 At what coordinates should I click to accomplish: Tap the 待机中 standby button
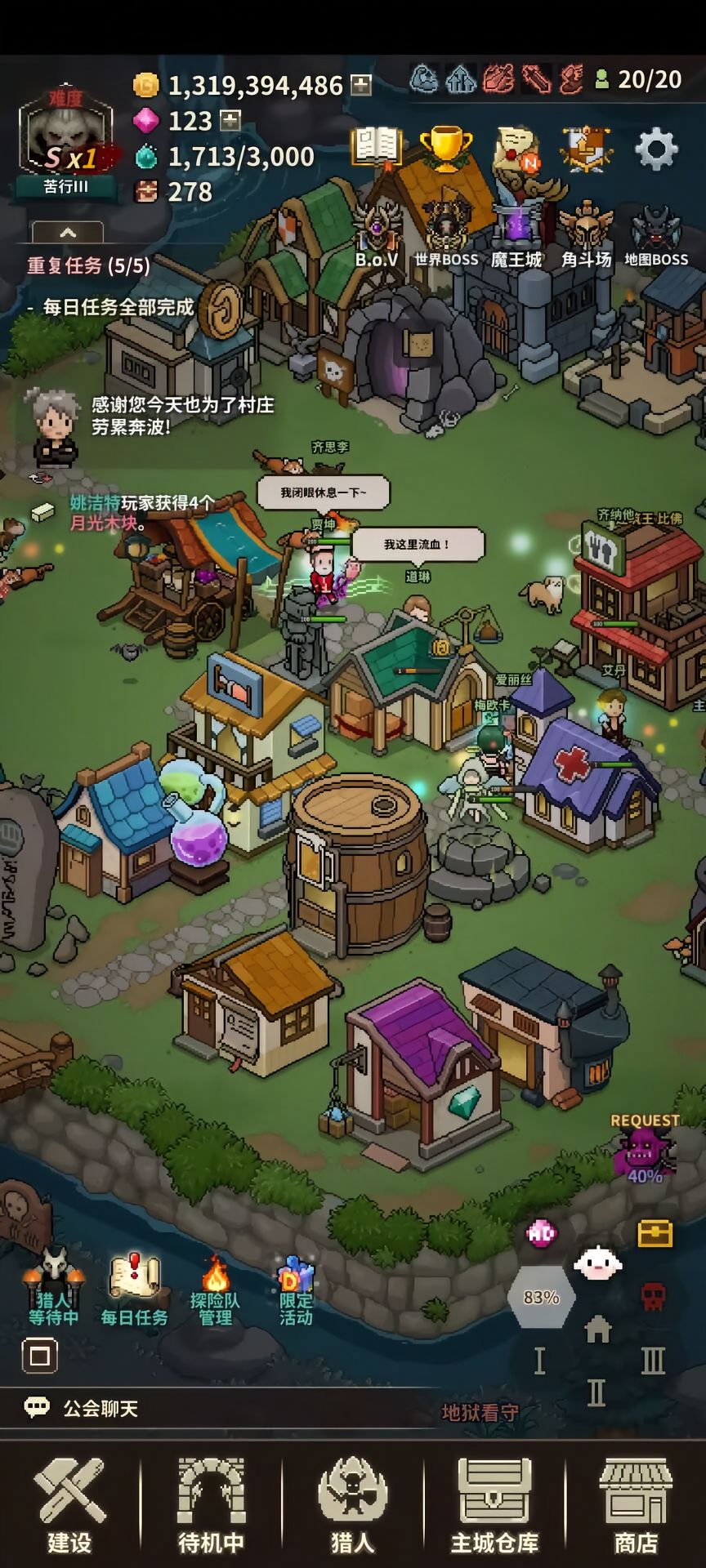click(x=212, y=1505)
